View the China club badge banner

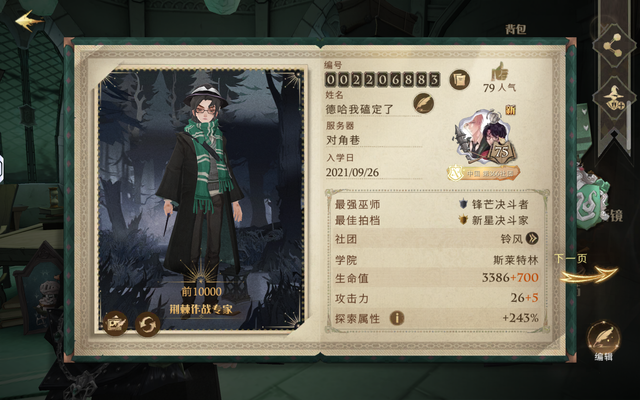tap(484, 172)
